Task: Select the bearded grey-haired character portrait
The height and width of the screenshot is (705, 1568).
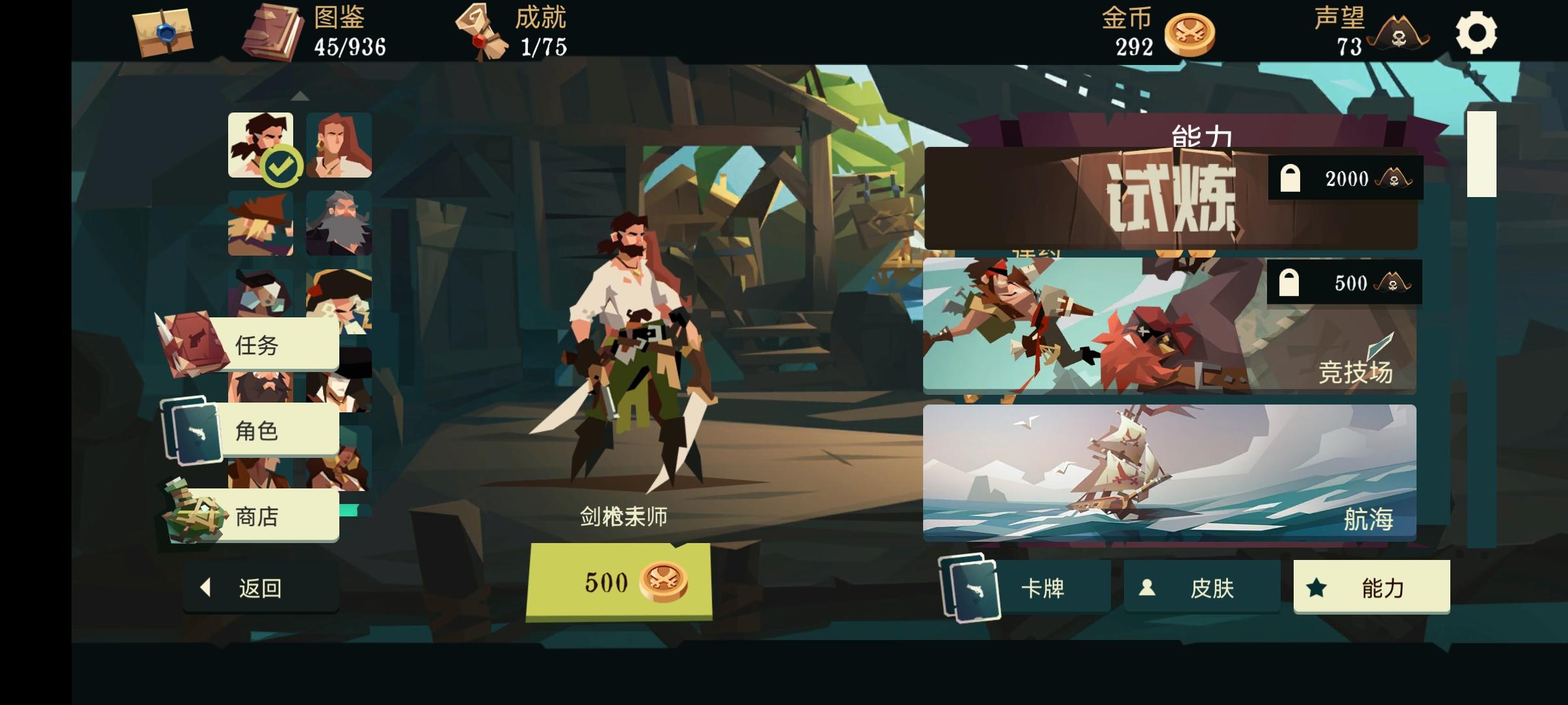Action: [338, 224]
